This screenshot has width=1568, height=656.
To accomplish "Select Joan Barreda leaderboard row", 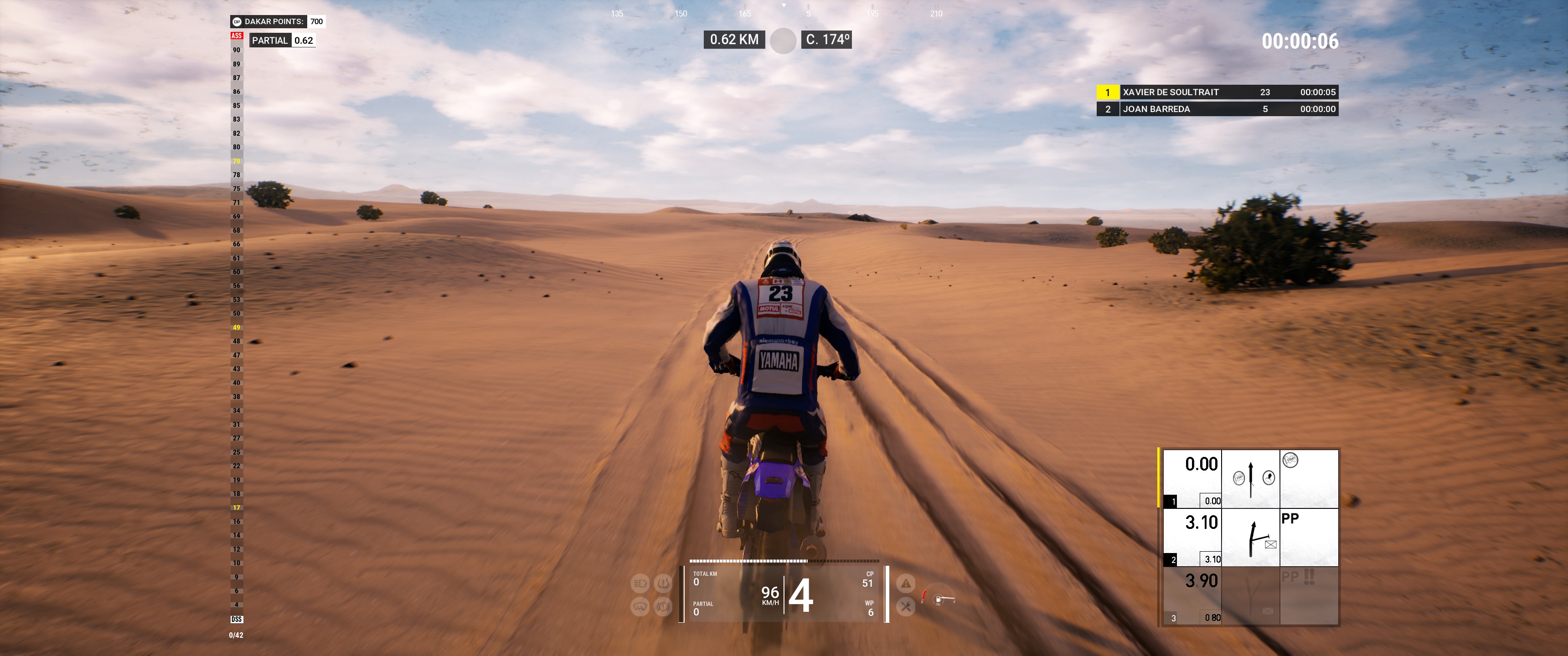I will click(x=1217, y=109).
